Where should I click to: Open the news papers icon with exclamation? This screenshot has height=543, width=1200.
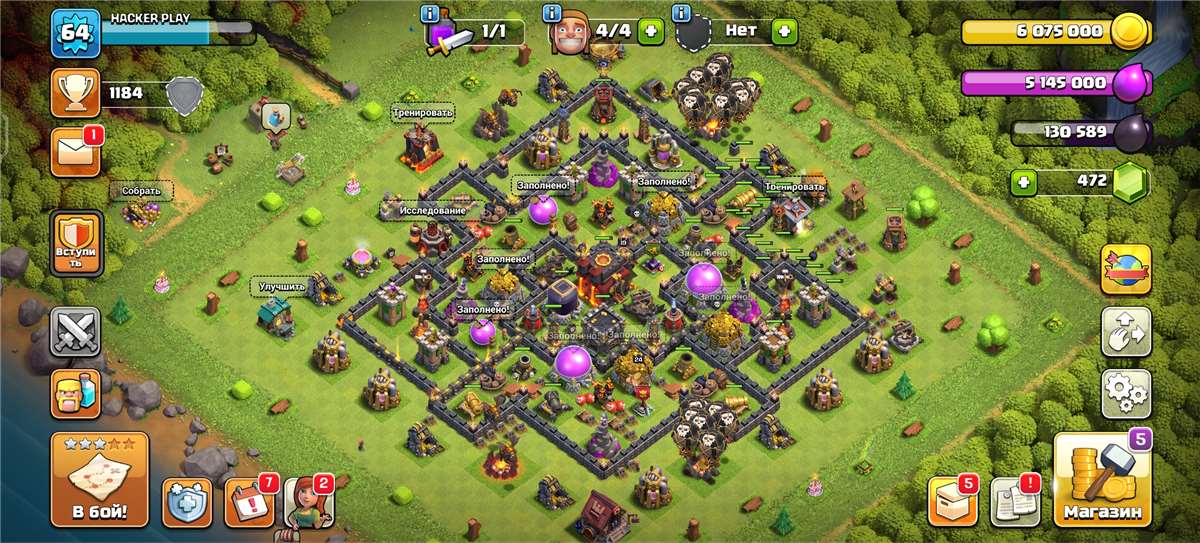(1014, 502)
